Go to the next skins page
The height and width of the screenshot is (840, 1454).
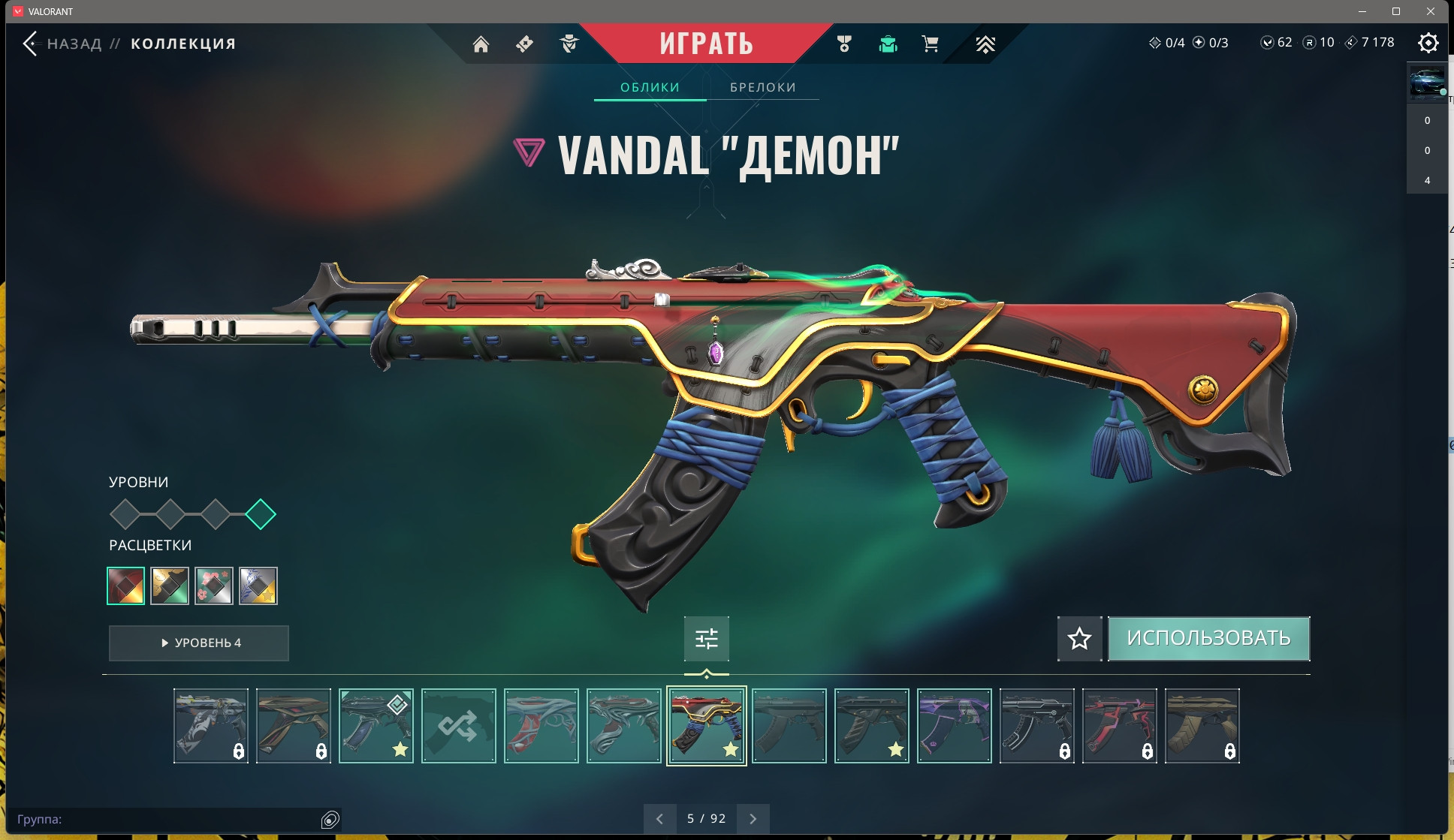click(753, 819)
